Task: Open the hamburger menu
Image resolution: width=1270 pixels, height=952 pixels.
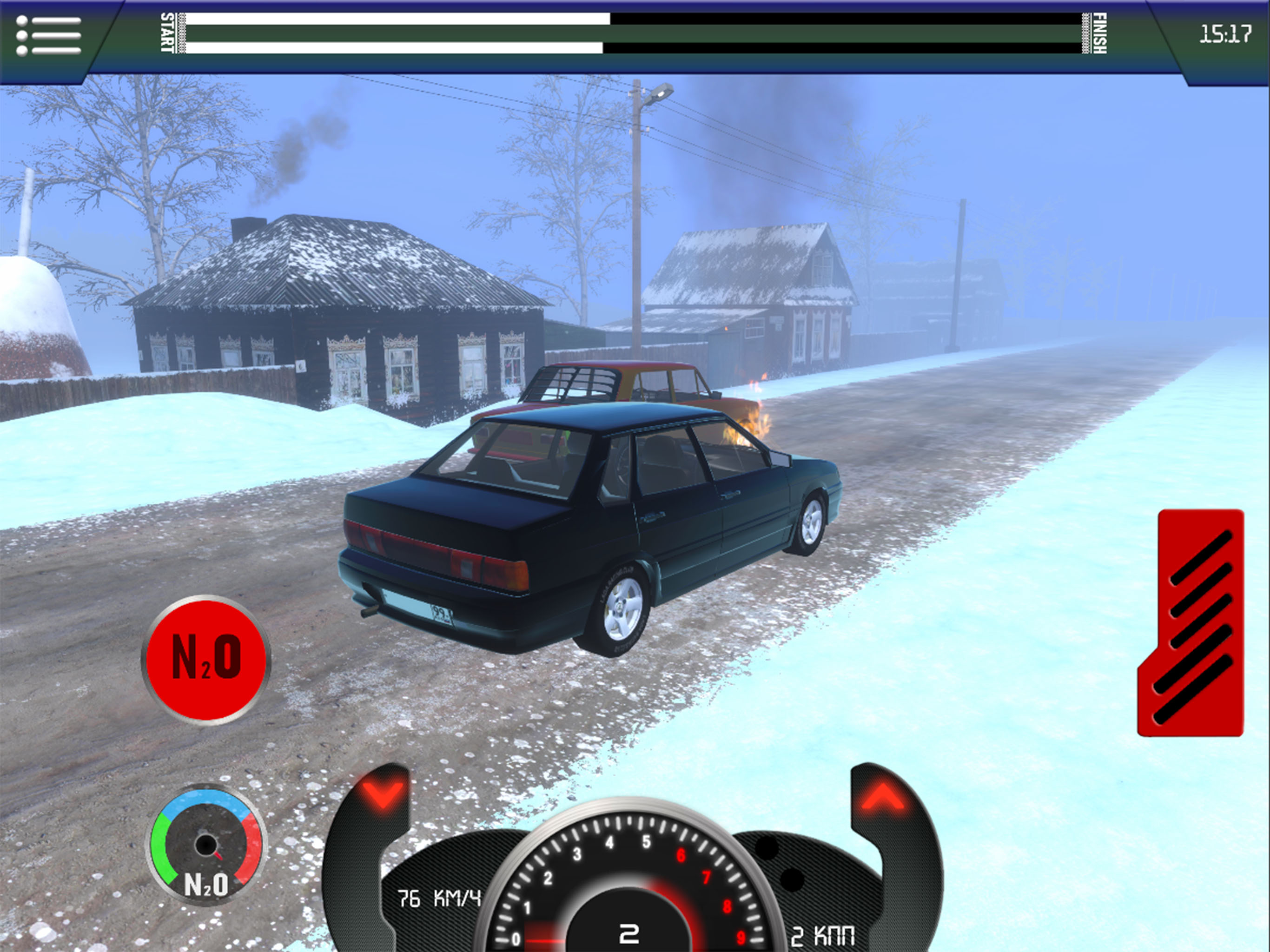Action: tap(49, 36)
